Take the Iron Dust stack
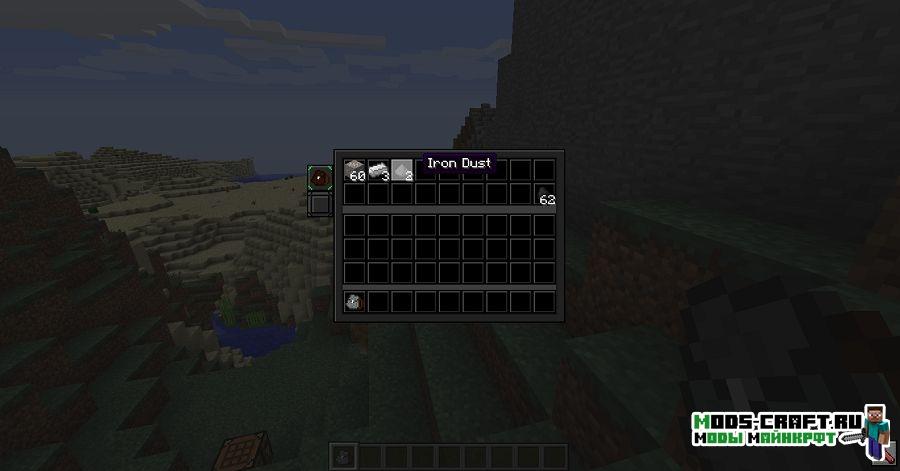 coord(402,170)
